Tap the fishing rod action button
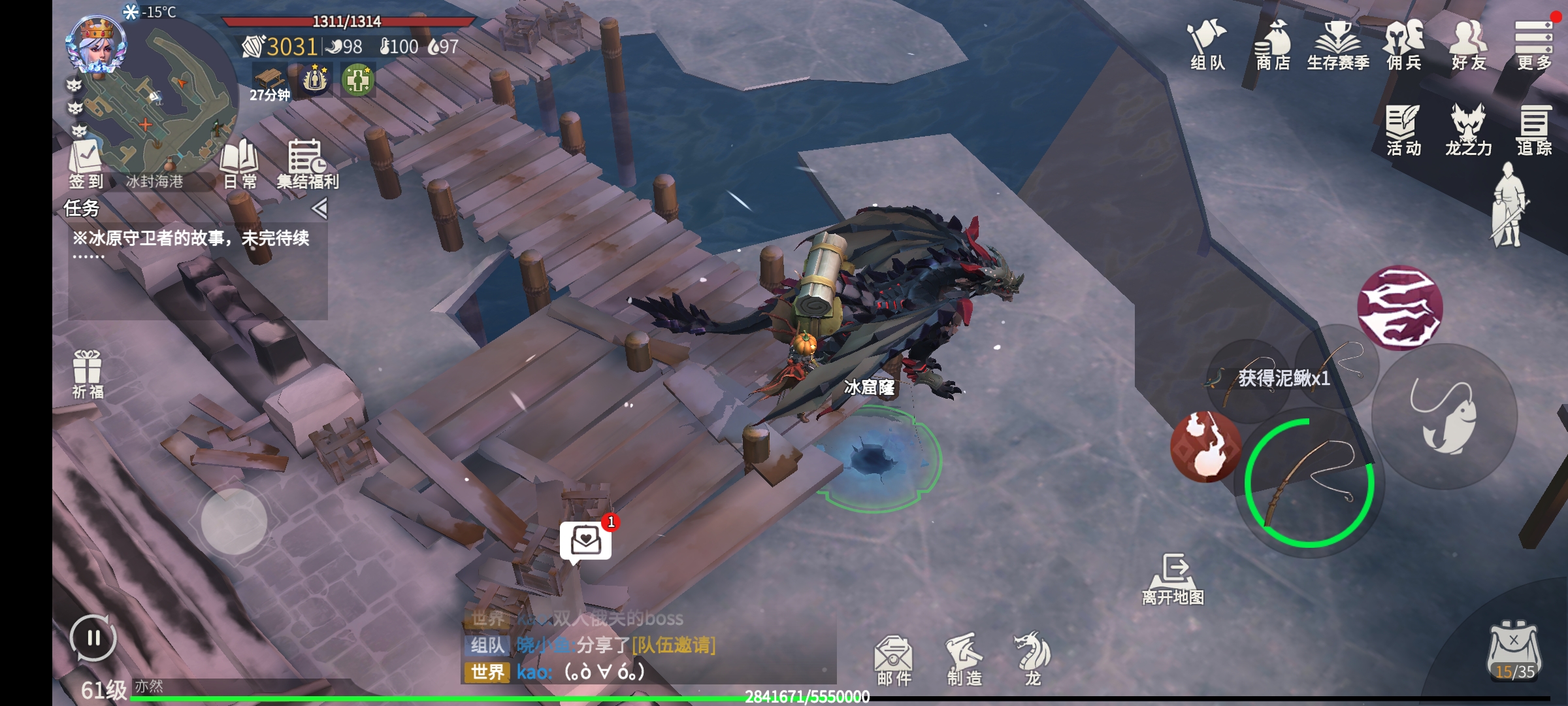The image size is (1568, 706). (1309, 483)
